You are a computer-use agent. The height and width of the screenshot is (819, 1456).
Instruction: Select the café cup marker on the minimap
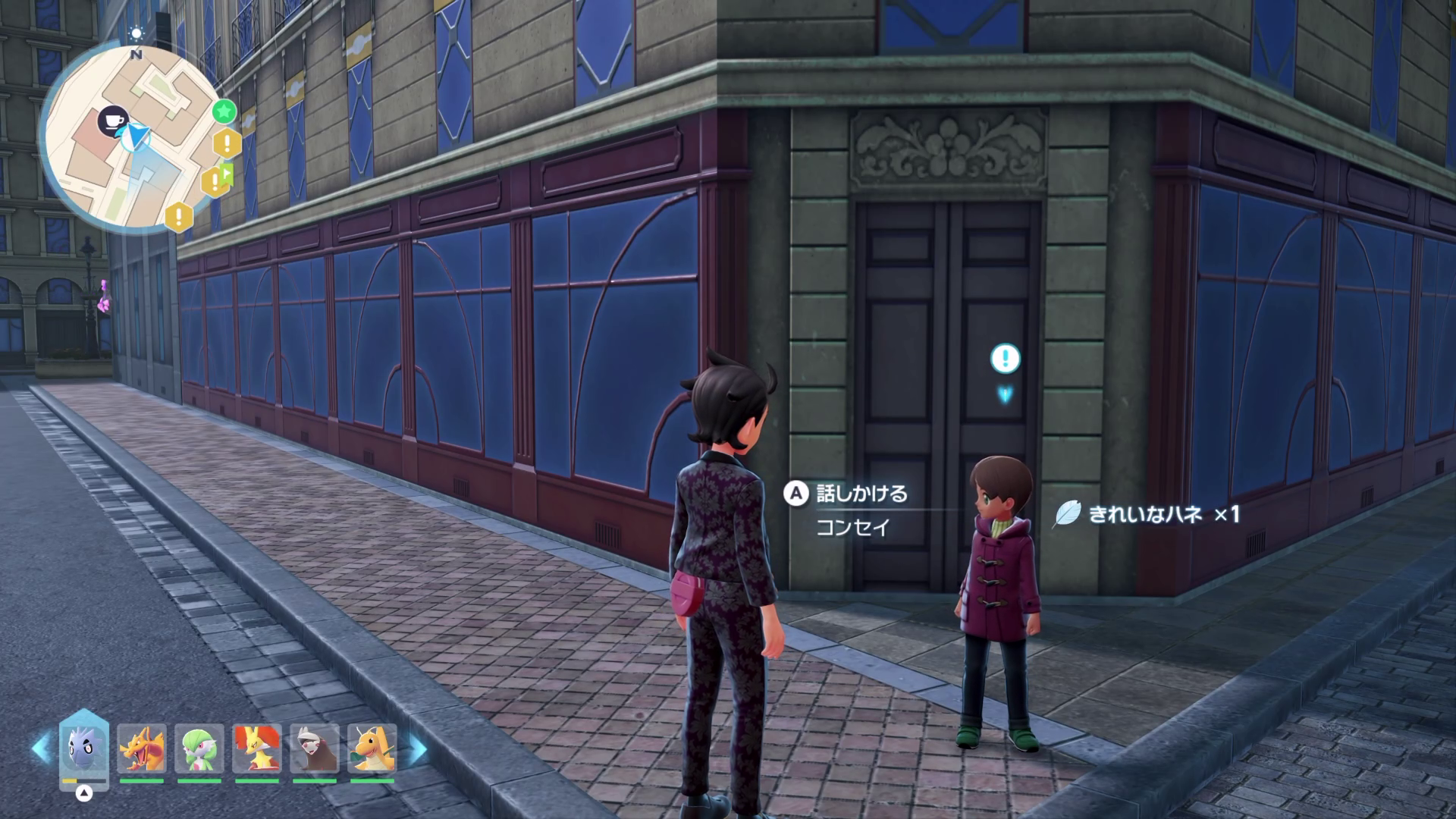click(113, 121)
